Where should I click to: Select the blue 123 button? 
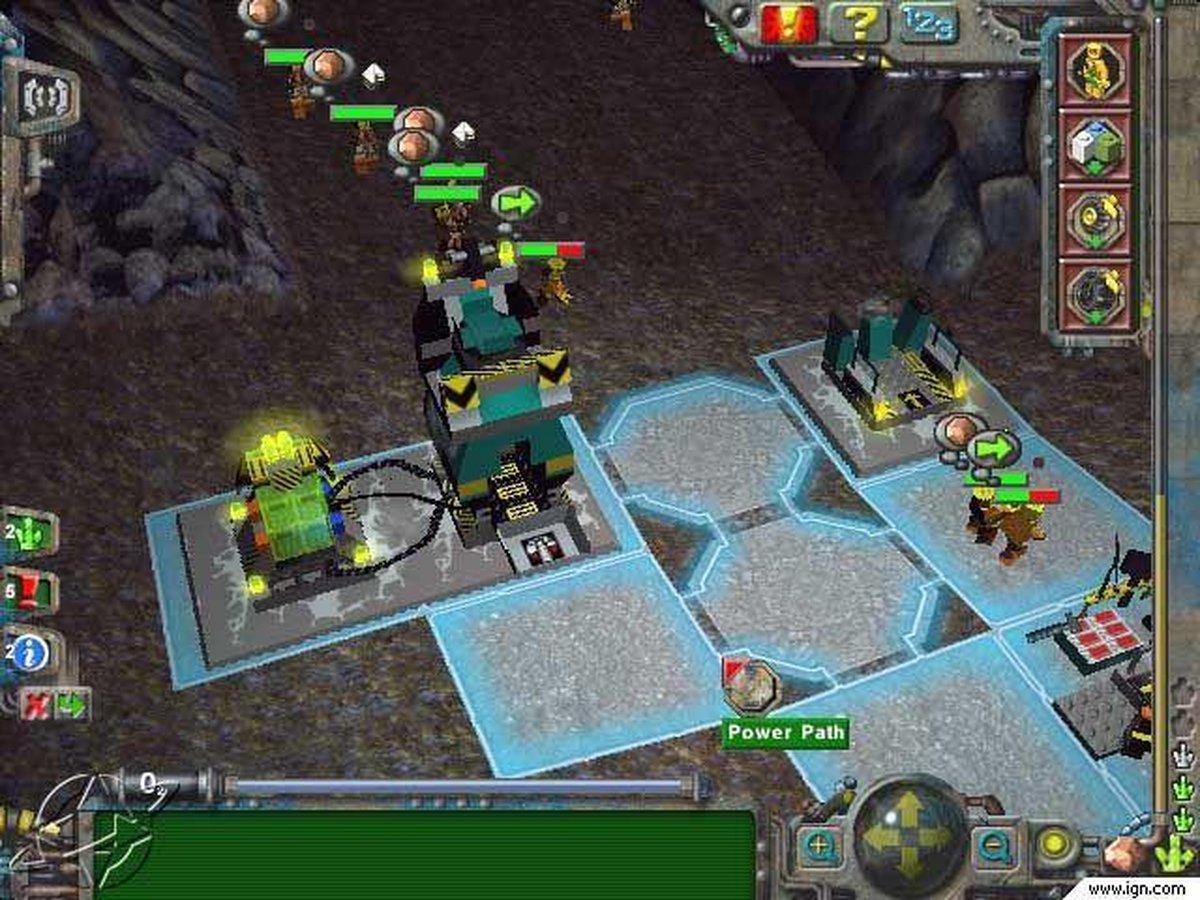tap(929, 23)
